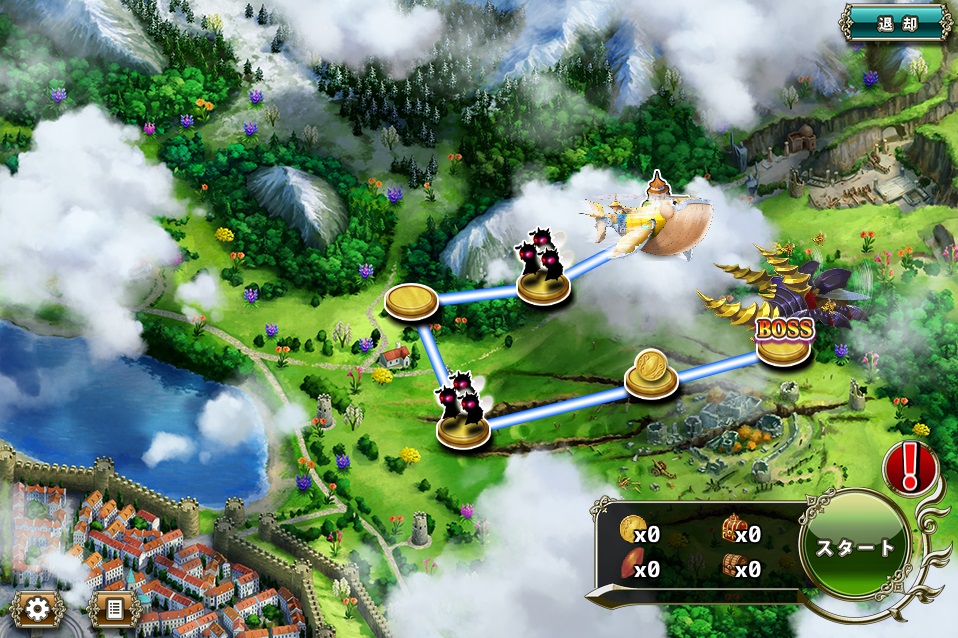Select the gold coin route node
This screenshot has height=638, width=958.
[651, 375]
